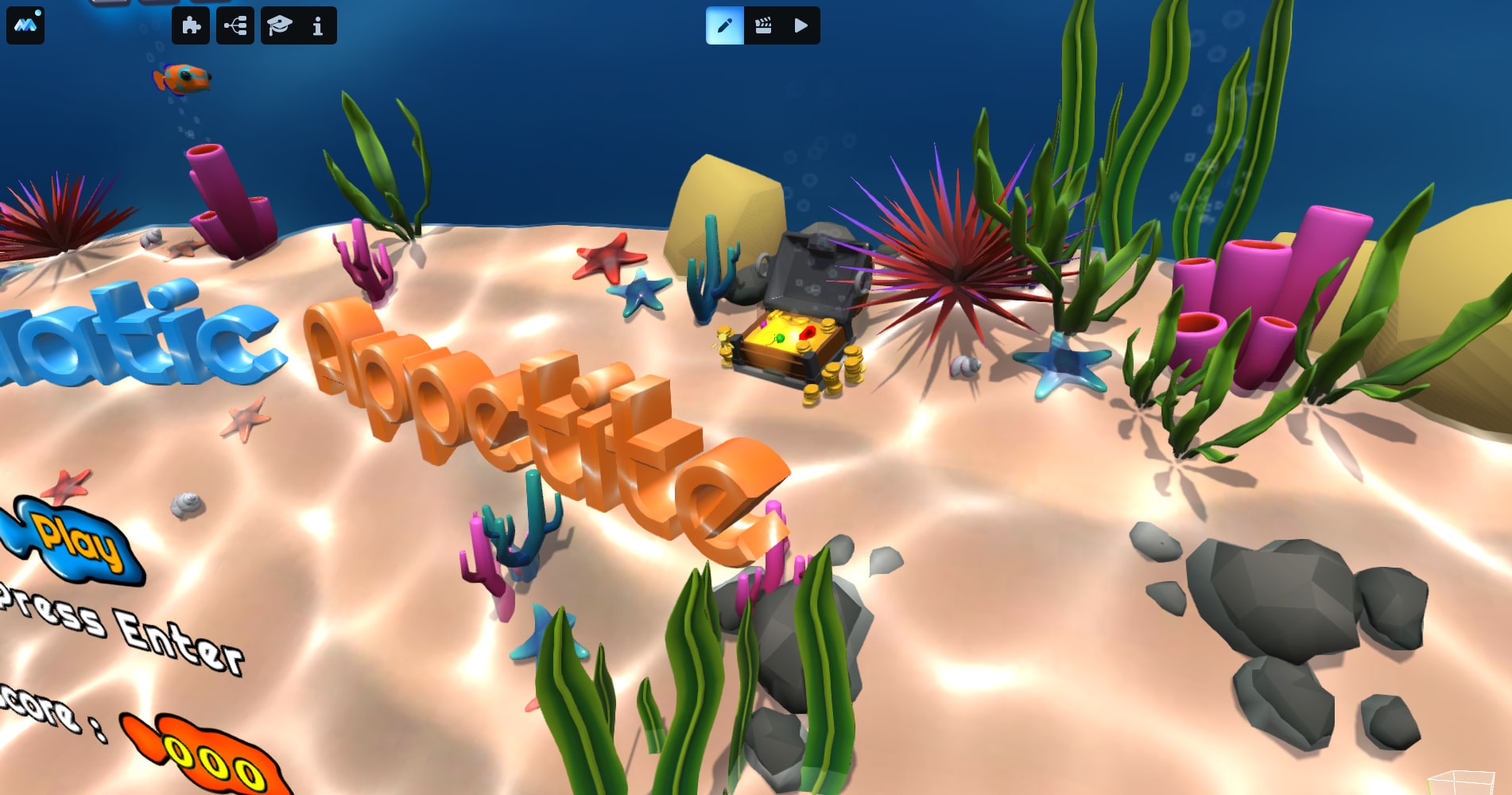Show the node tree panel

click(x=235, y=25)
